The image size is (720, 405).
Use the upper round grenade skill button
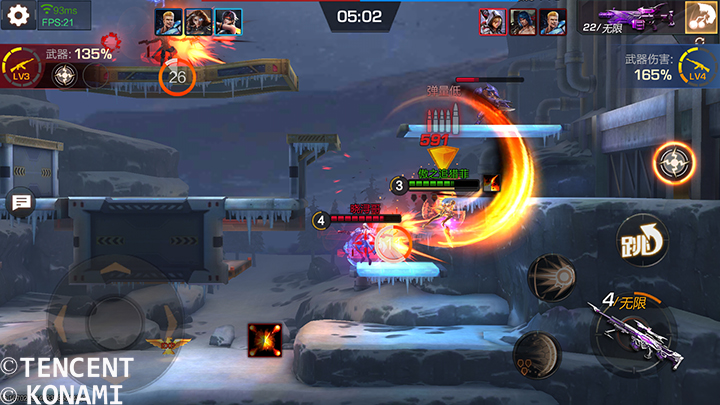(x=550, y=277)
